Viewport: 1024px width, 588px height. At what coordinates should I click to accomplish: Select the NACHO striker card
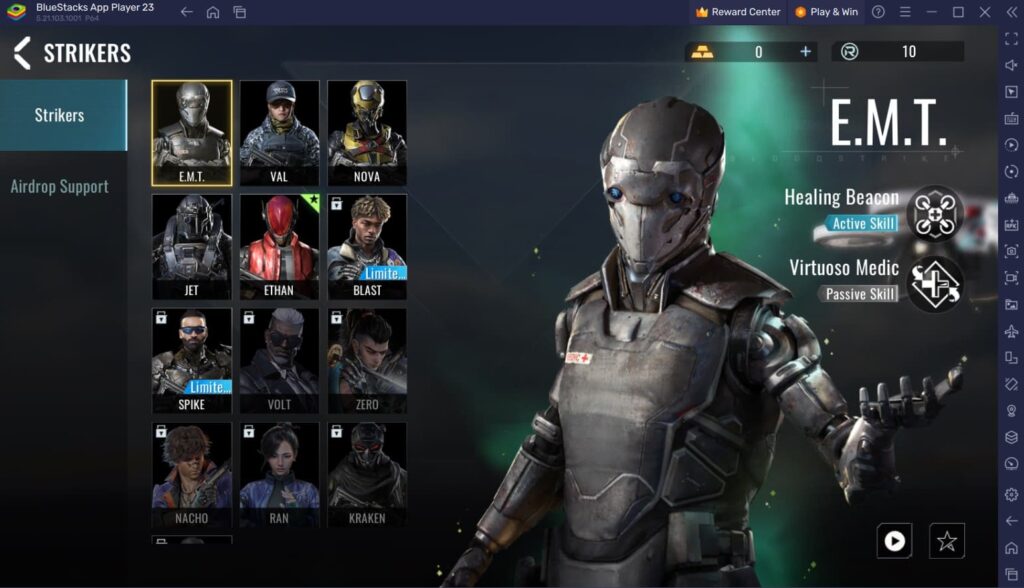coord(192,475)
